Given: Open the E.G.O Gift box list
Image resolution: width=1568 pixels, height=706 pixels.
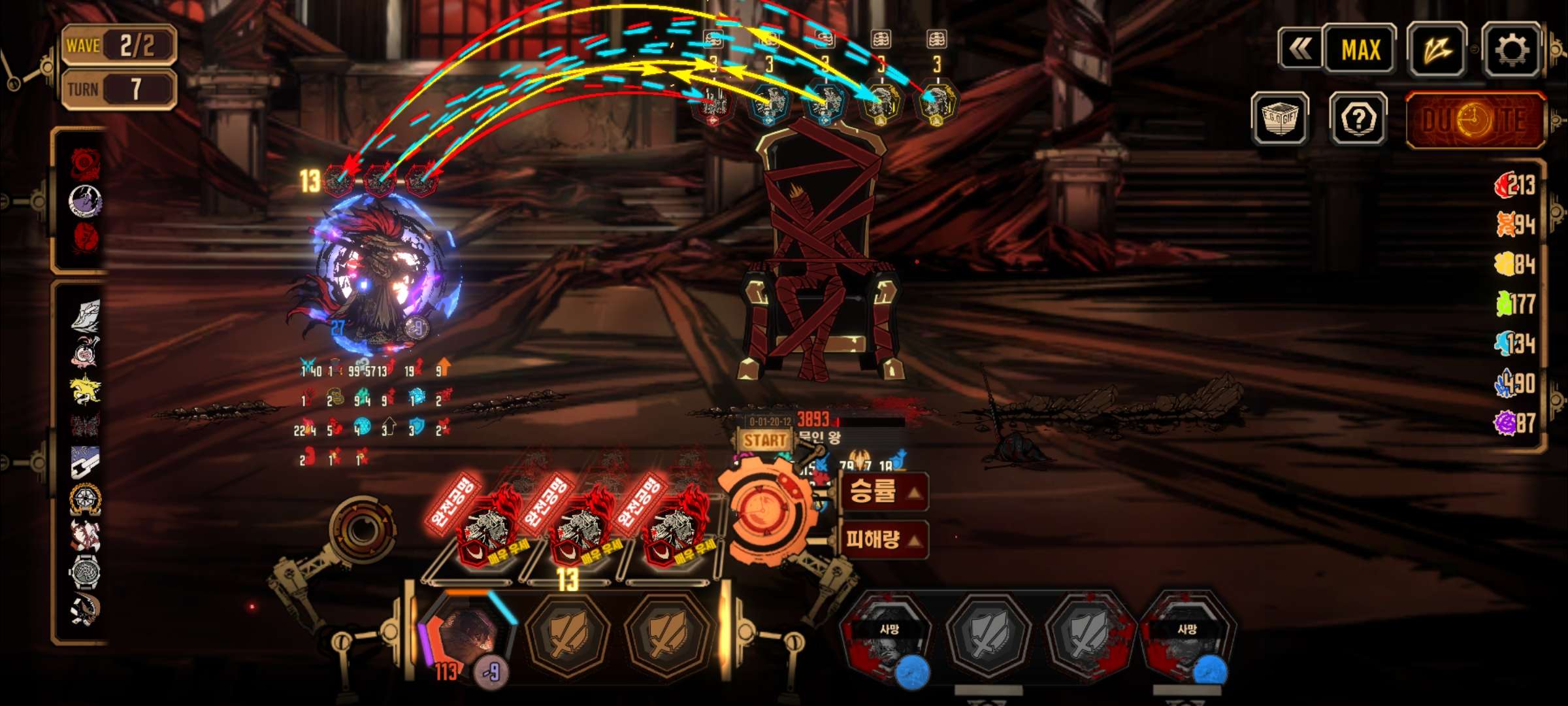Looking at the screenshot, I should tap(1279, 119).
